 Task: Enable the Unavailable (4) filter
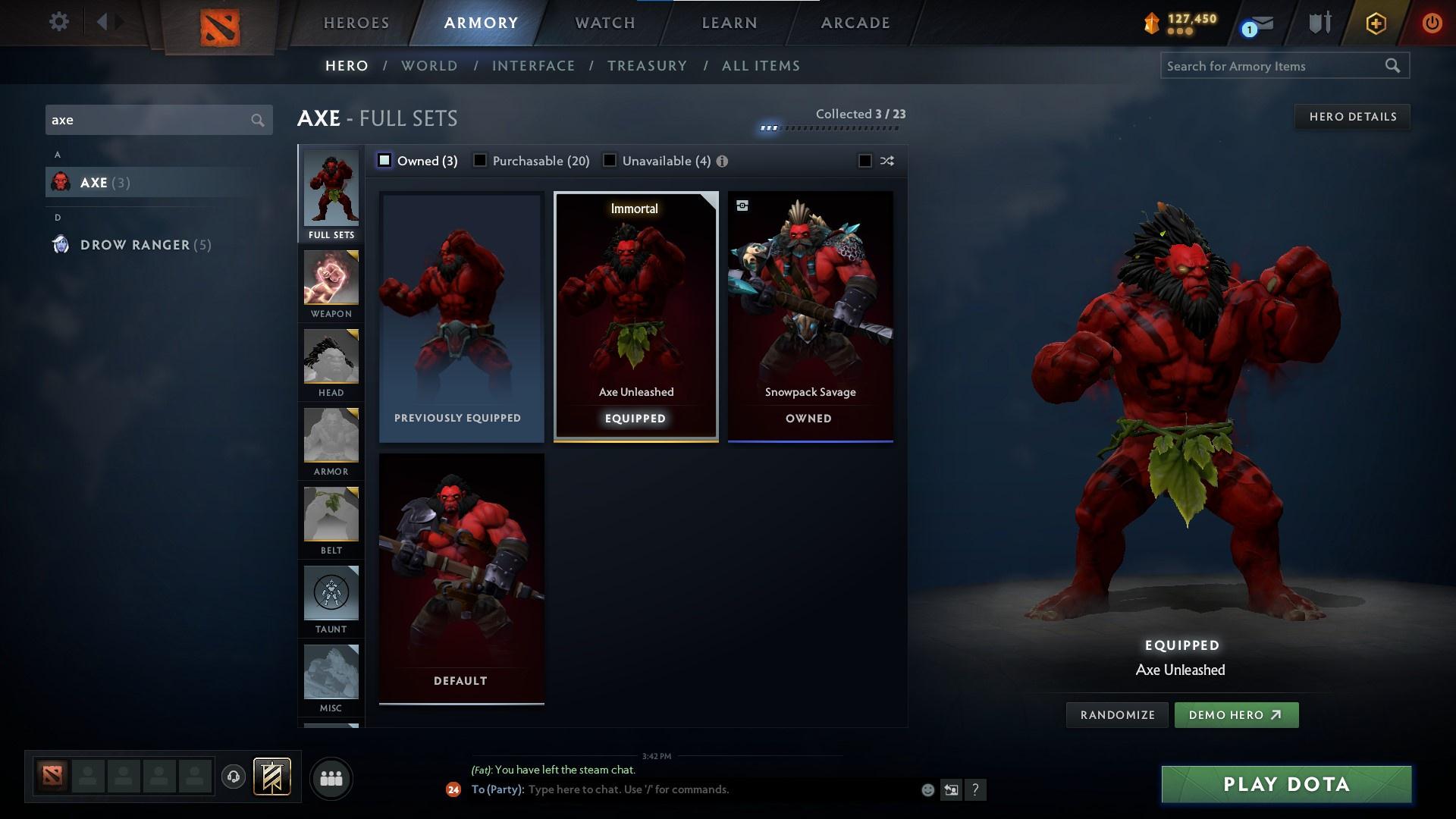tap(609, 161)
